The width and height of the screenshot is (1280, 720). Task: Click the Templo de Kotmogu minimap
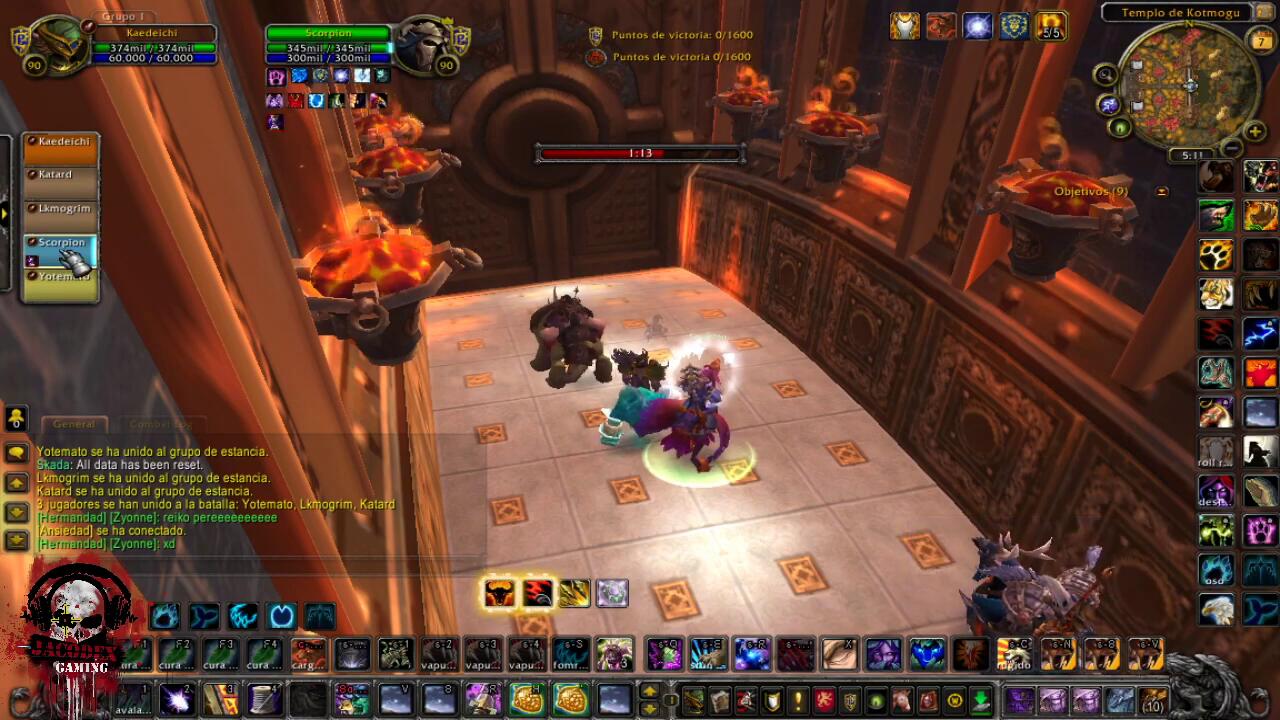coord(1188,86)
